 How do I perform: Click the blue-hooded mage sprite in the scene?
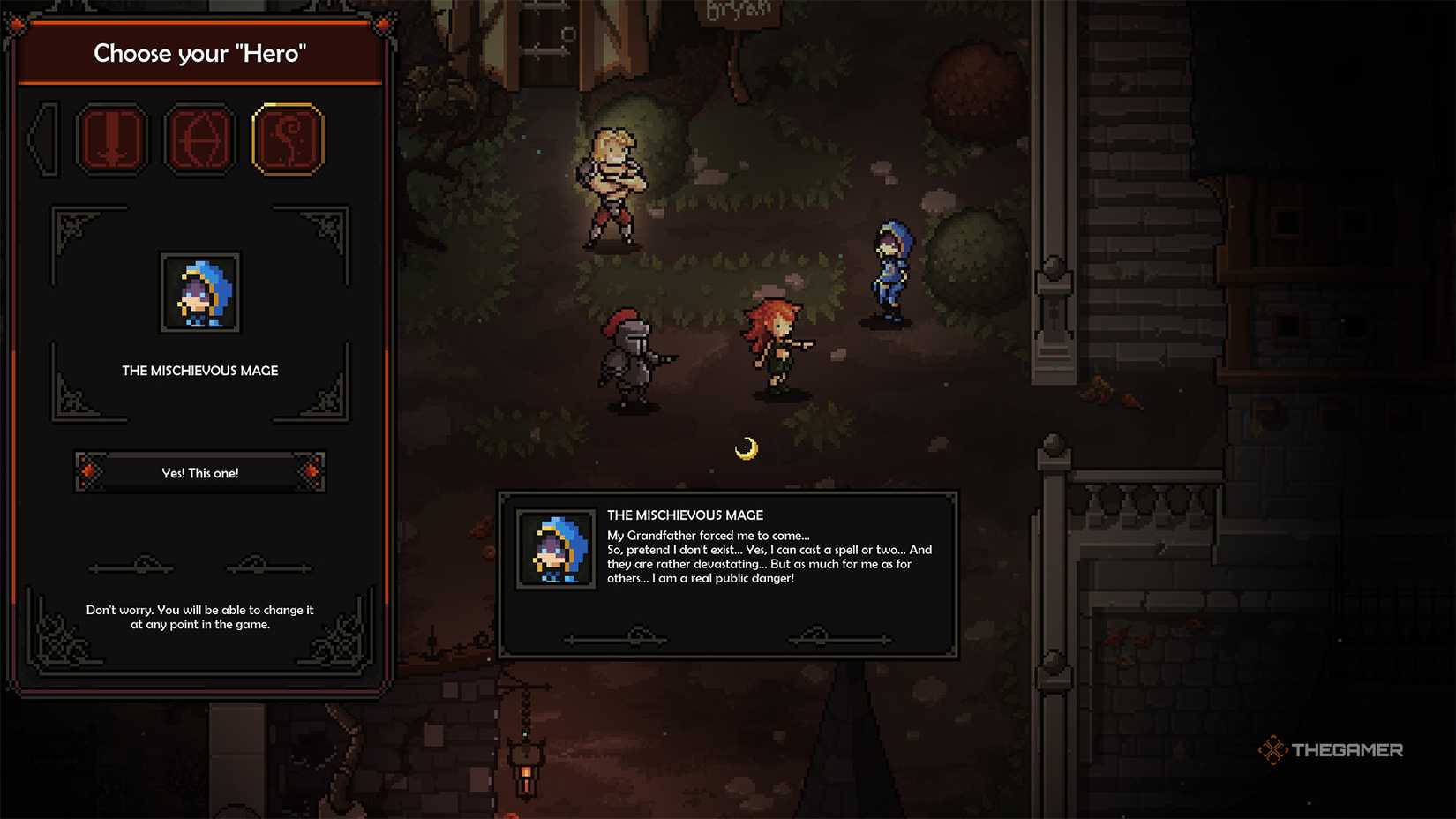coord(889,265)
